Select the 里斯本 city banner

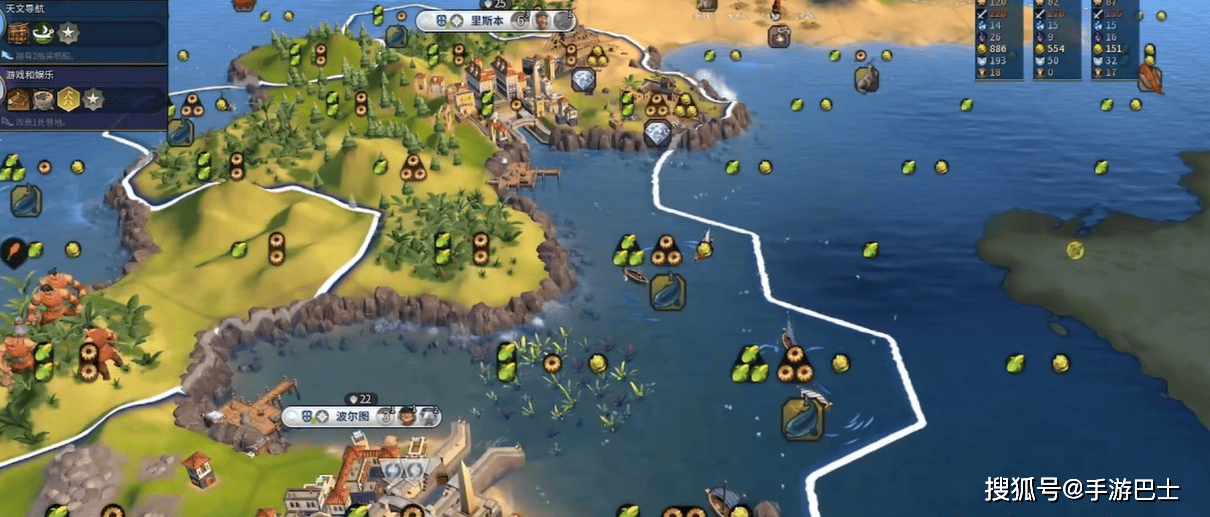click(x=489, y=20)
